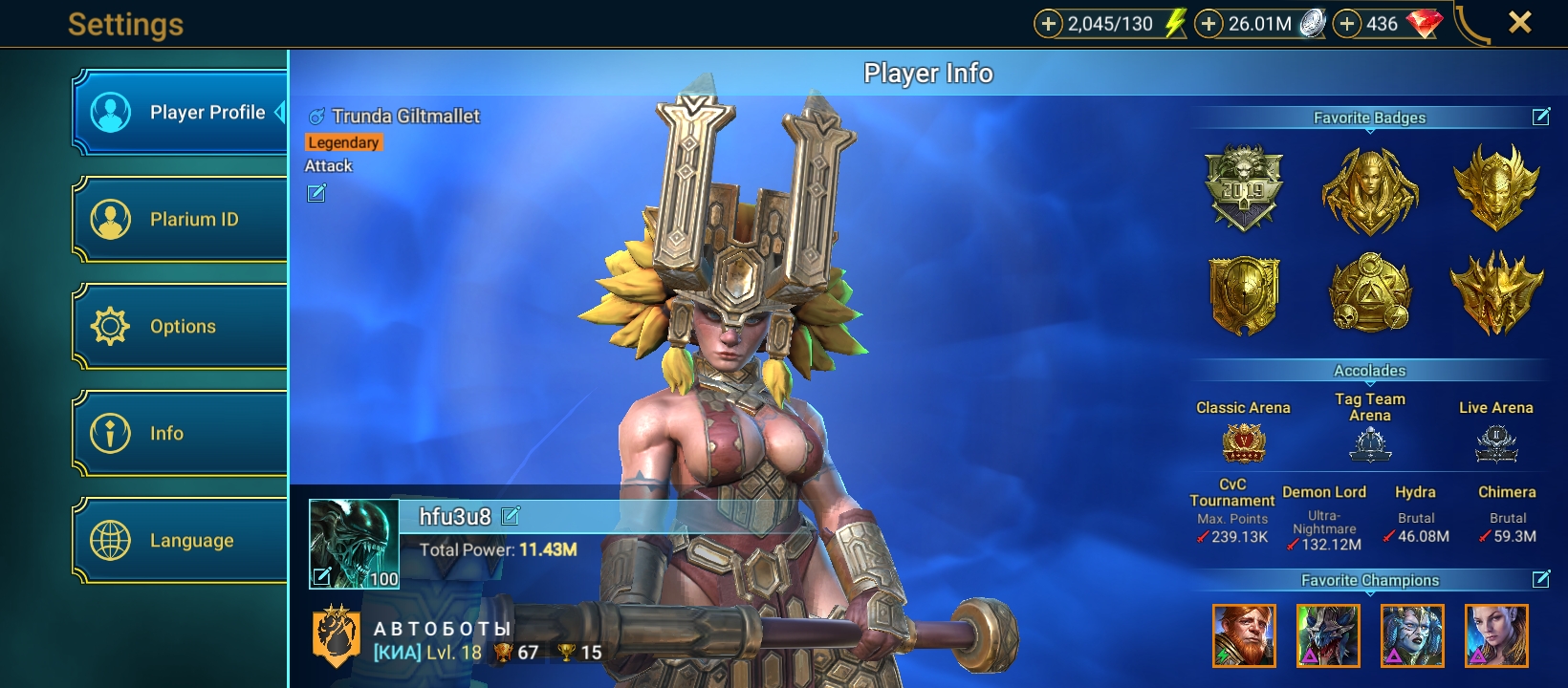Edit the player name hfu3u8

[x=511, y=516]
